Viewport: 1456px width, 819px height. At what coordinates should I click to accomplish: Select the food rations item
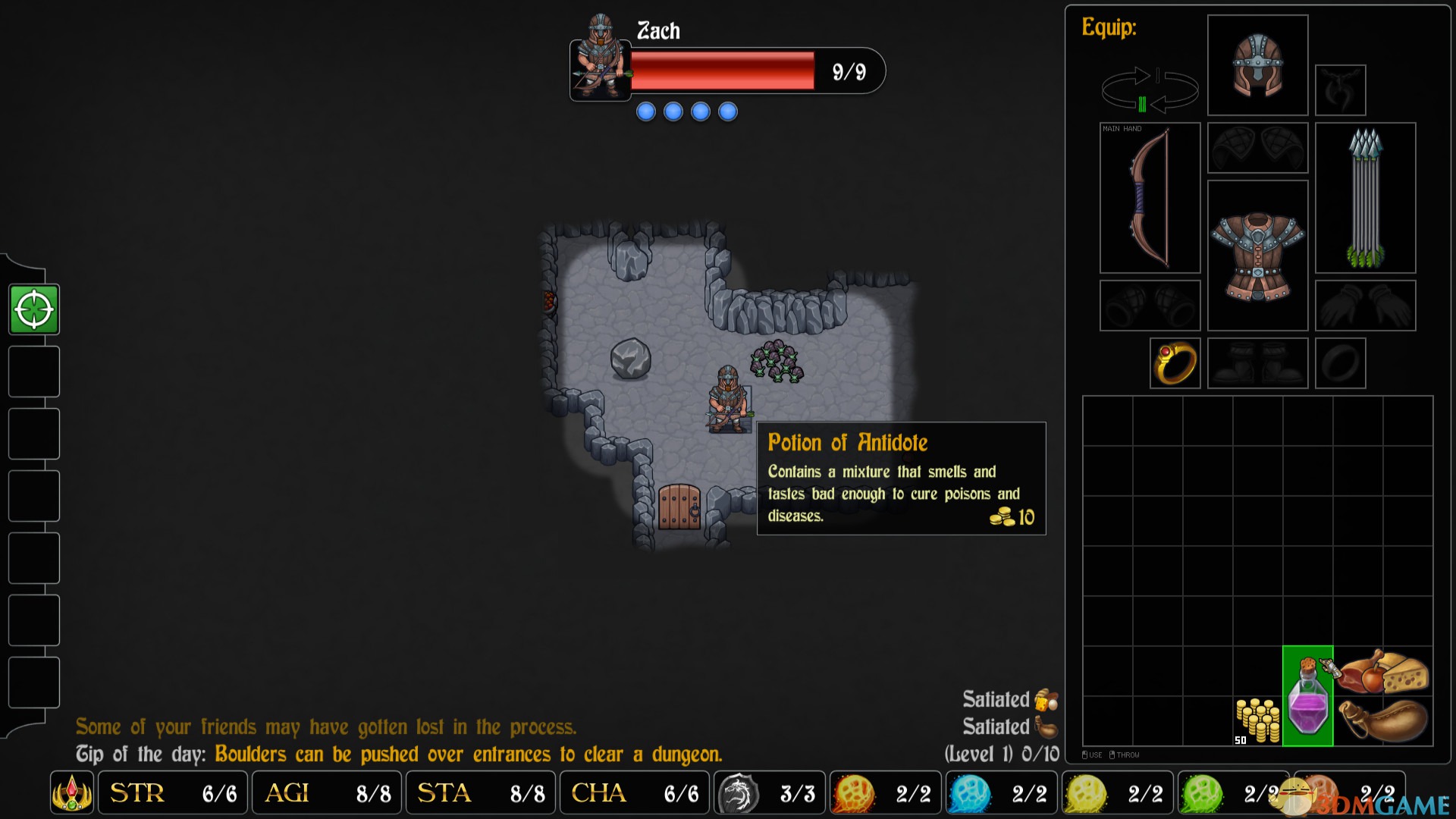click(1383, 672)
